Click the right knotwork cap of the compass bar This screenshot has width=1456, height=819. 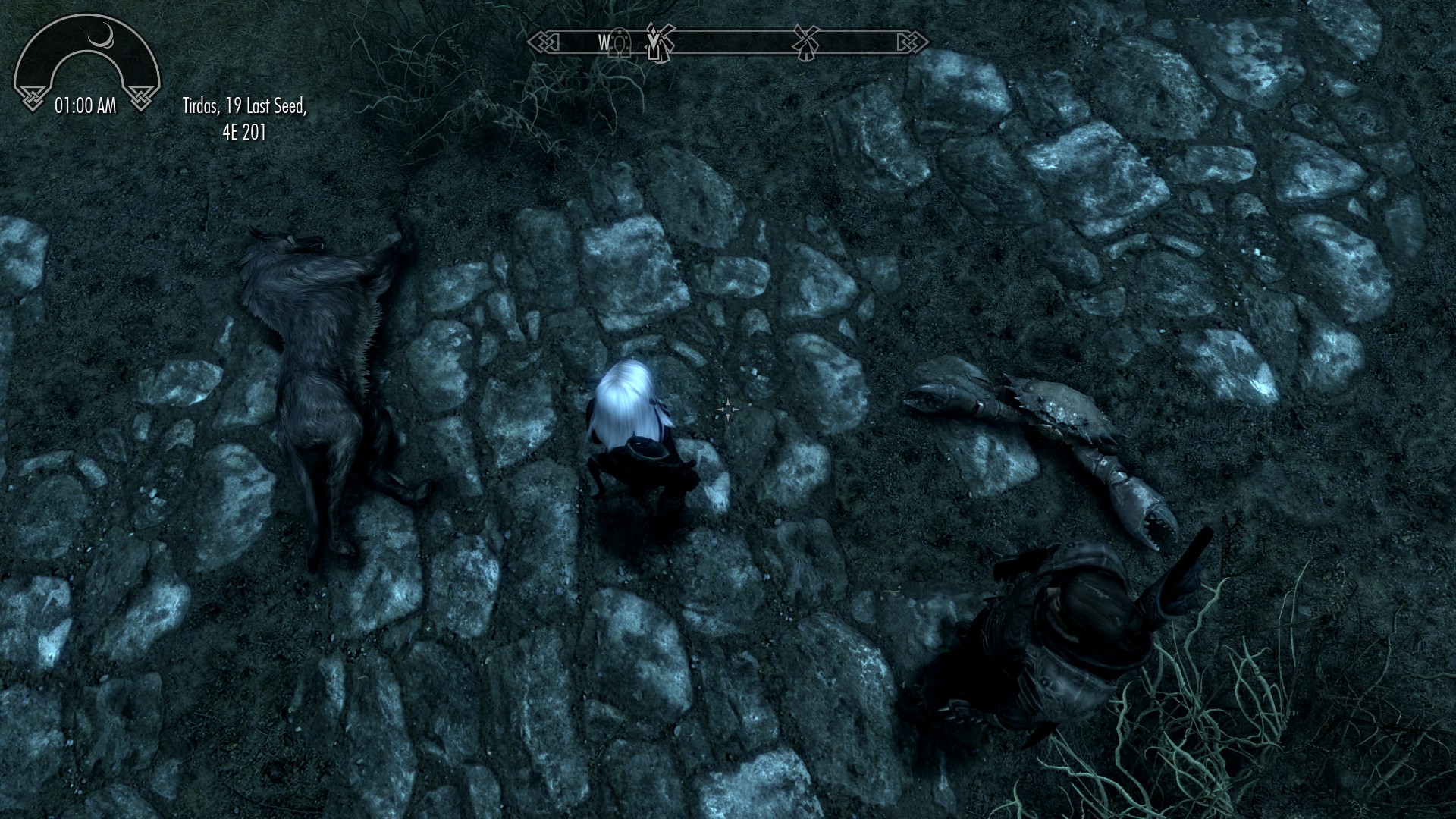(x=912, y=42)
